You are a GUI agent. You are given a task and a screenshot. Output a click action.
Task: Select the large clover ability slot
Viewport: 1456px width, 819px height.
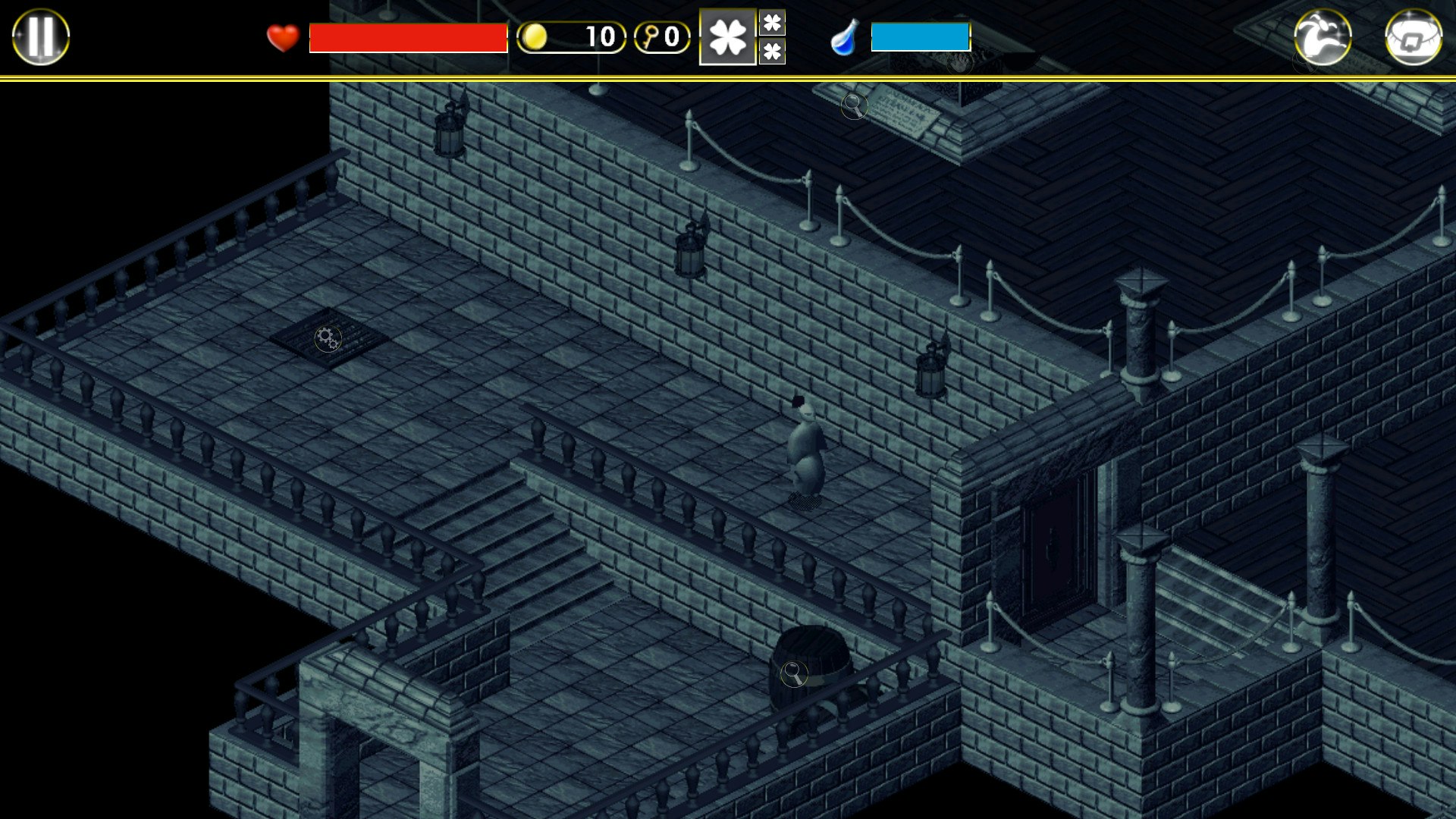pyautogui.click(x=727, y=36)
